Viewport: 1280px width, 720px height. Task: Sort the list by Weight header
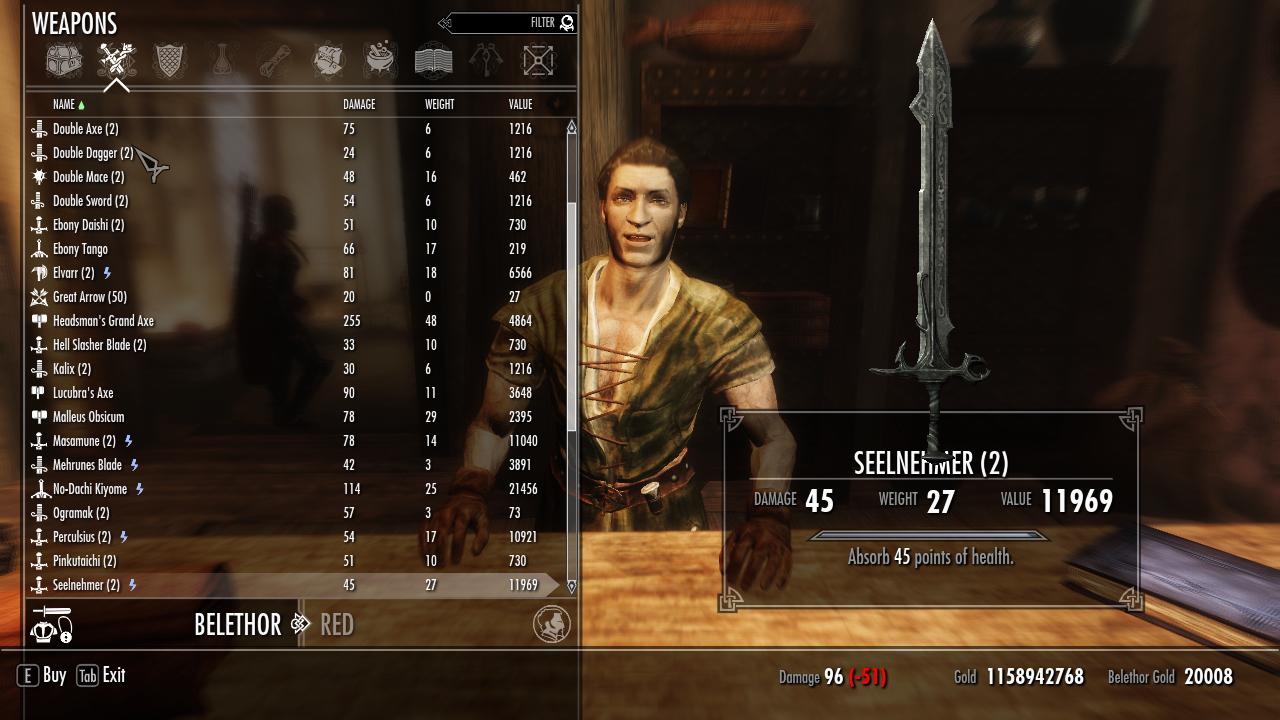(439, 105)
